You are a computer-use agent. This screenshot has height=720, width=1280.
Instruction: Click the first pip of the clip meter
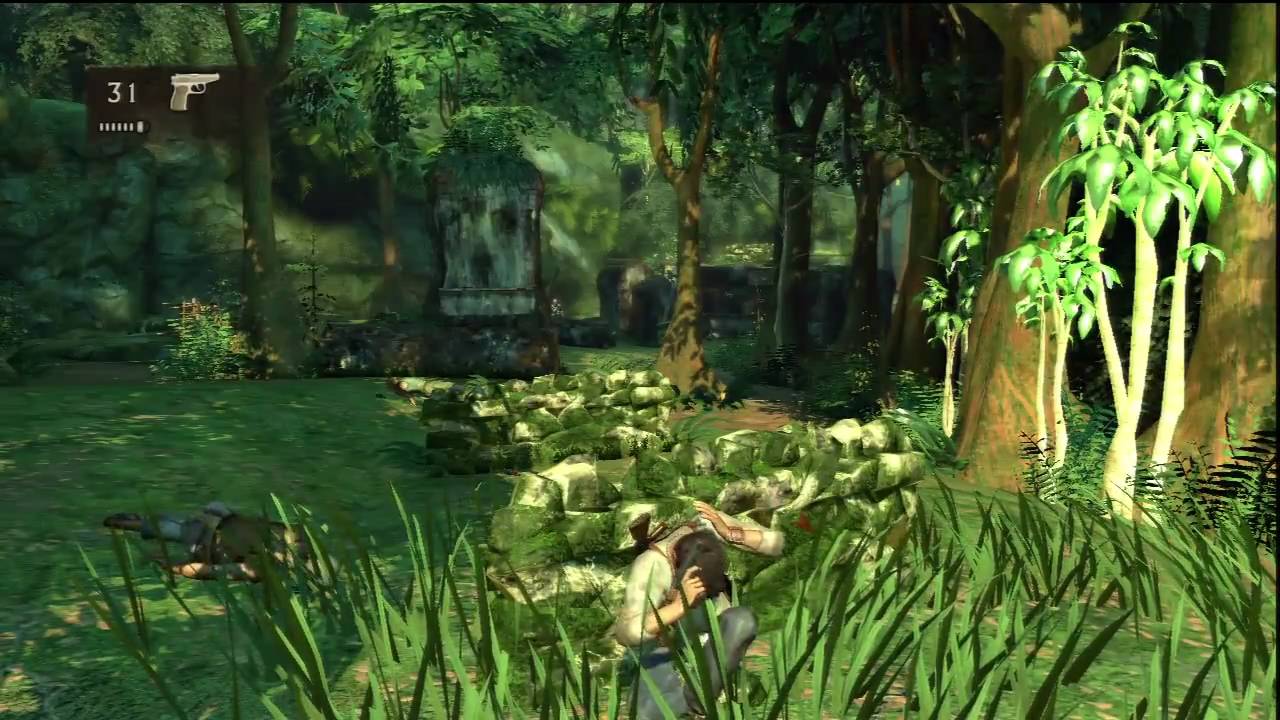tap(101, 126)
